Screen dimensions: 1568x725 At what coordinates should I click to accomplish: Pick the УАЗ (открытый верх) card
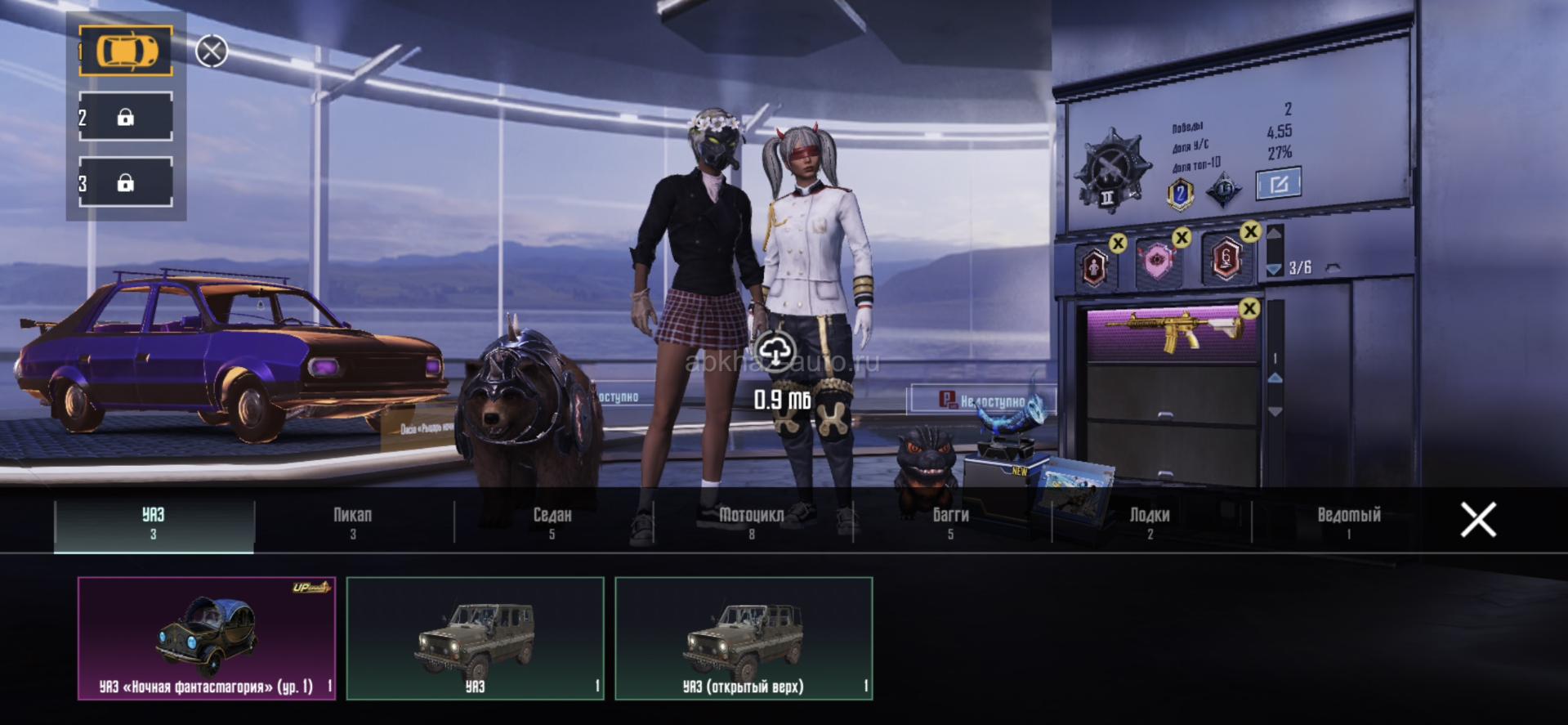click(744, 638)
